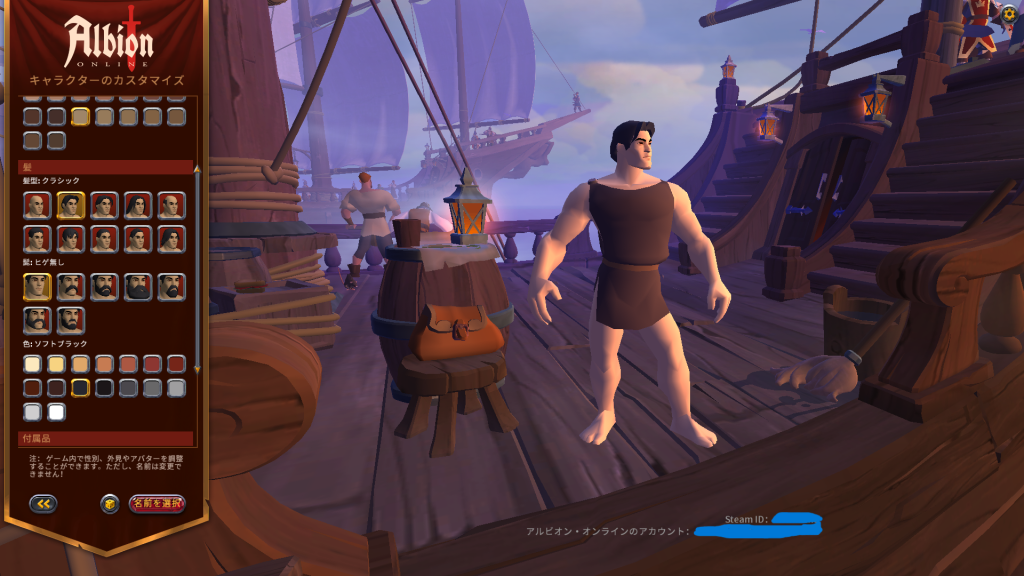The image size is (1024, 576).
Task: Randomize appearance with the dice button
Action: click(x=110, y=504)
